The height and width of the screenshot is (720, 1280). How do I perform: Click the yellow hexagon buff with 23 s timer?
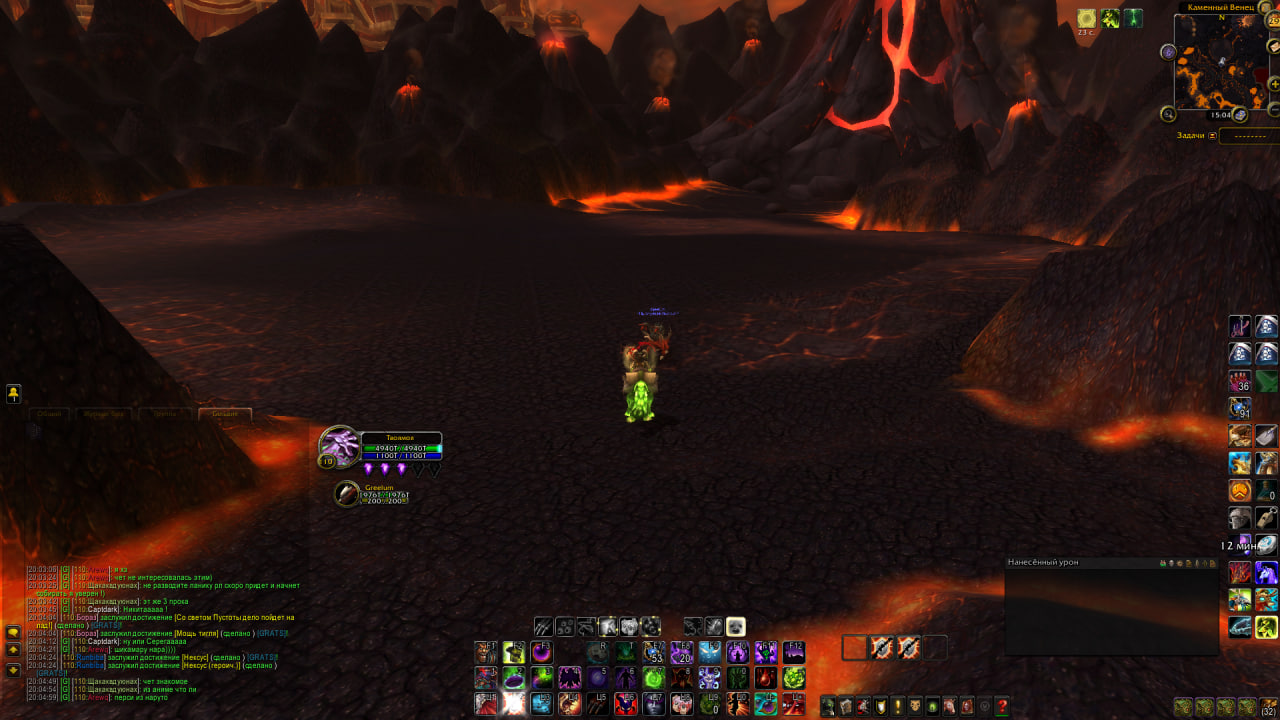point(1086,18)
